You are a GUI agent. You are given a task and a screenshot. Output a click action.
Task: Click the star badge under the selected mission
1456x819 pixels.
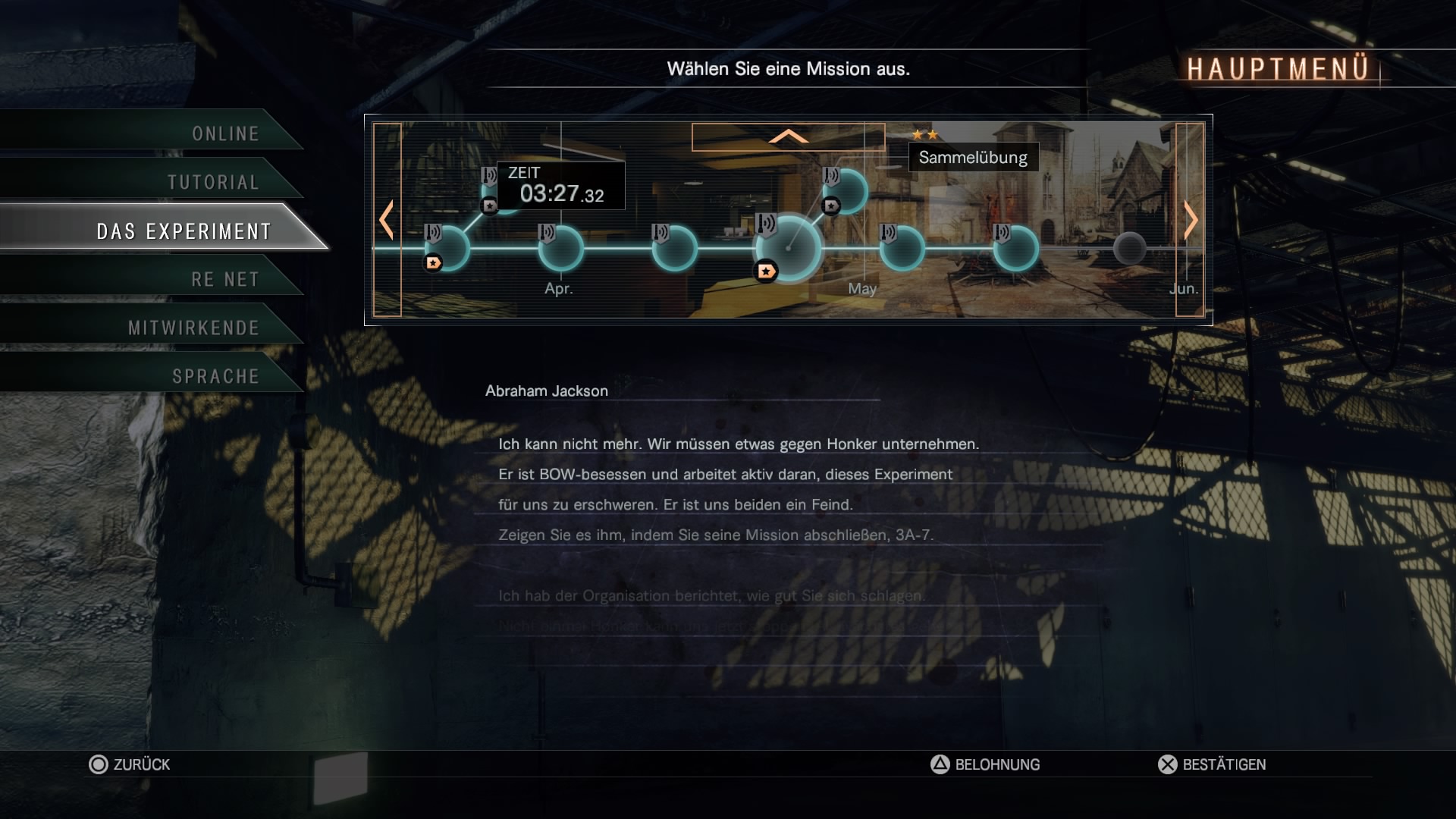coord(766,269)
